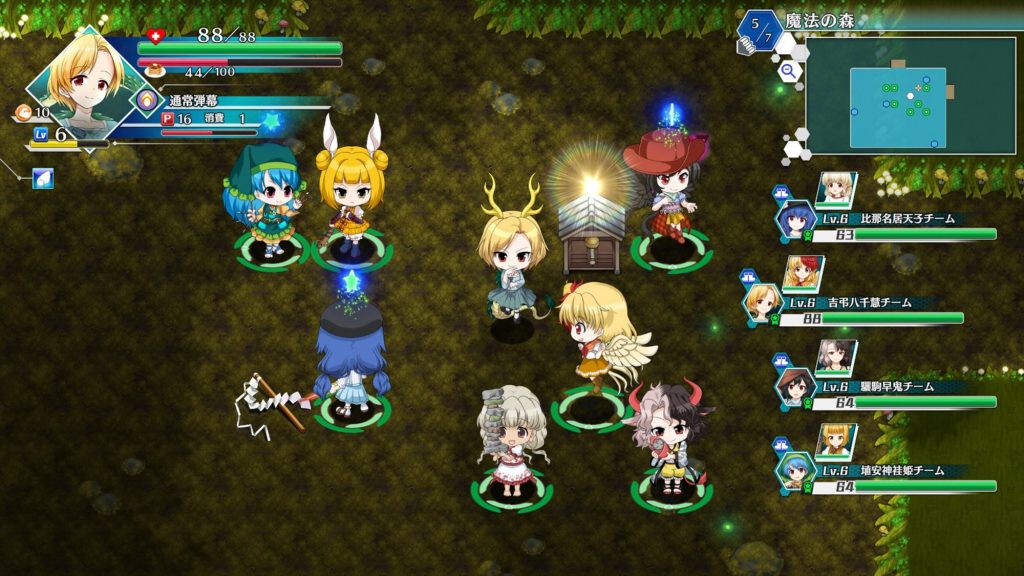This screenshot has height=576, width=1024.
Task: Activate the 通常弾幕 attack skill icon
Action: coord(147,100)
